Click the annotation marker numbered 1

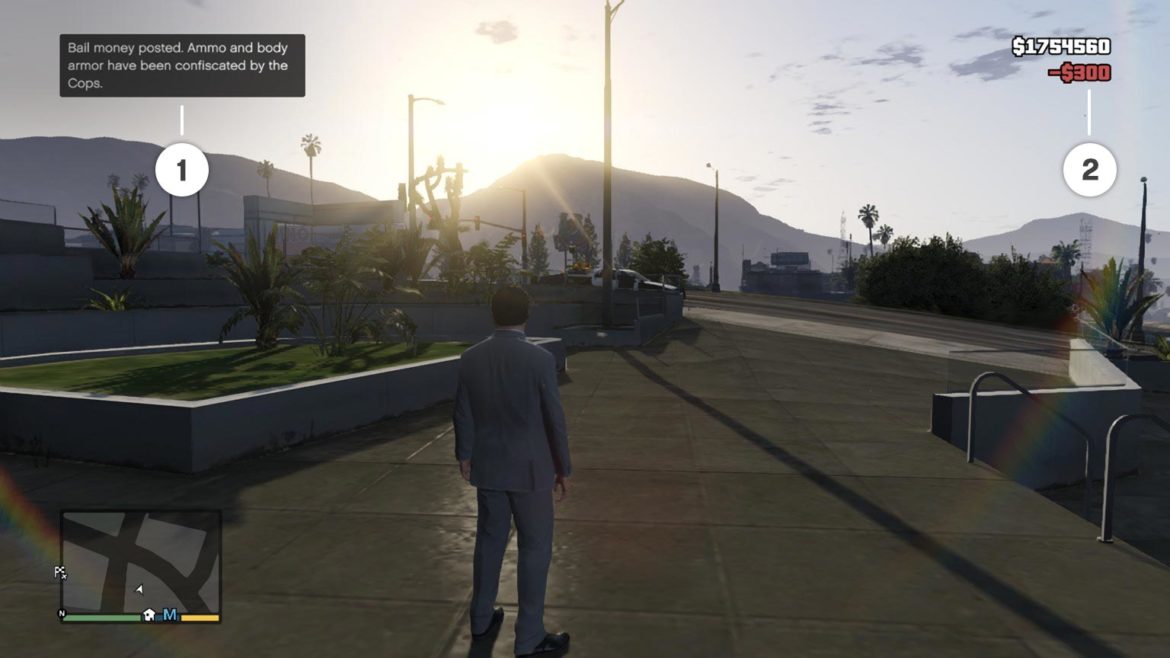pyautogui.click(x=182, y=171)
